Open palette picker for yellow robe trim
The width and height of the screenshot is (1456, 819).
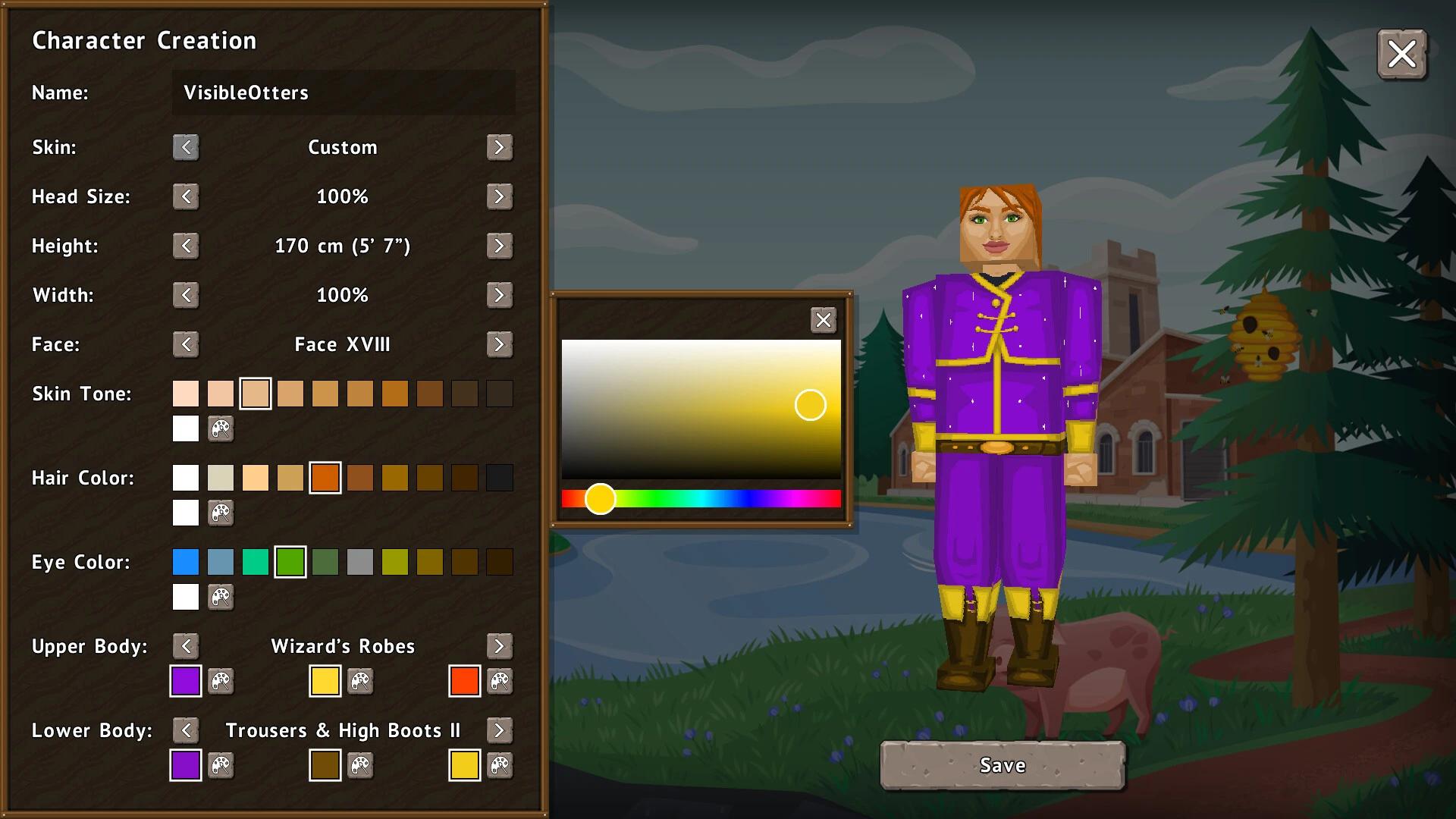tap(360, 681)
